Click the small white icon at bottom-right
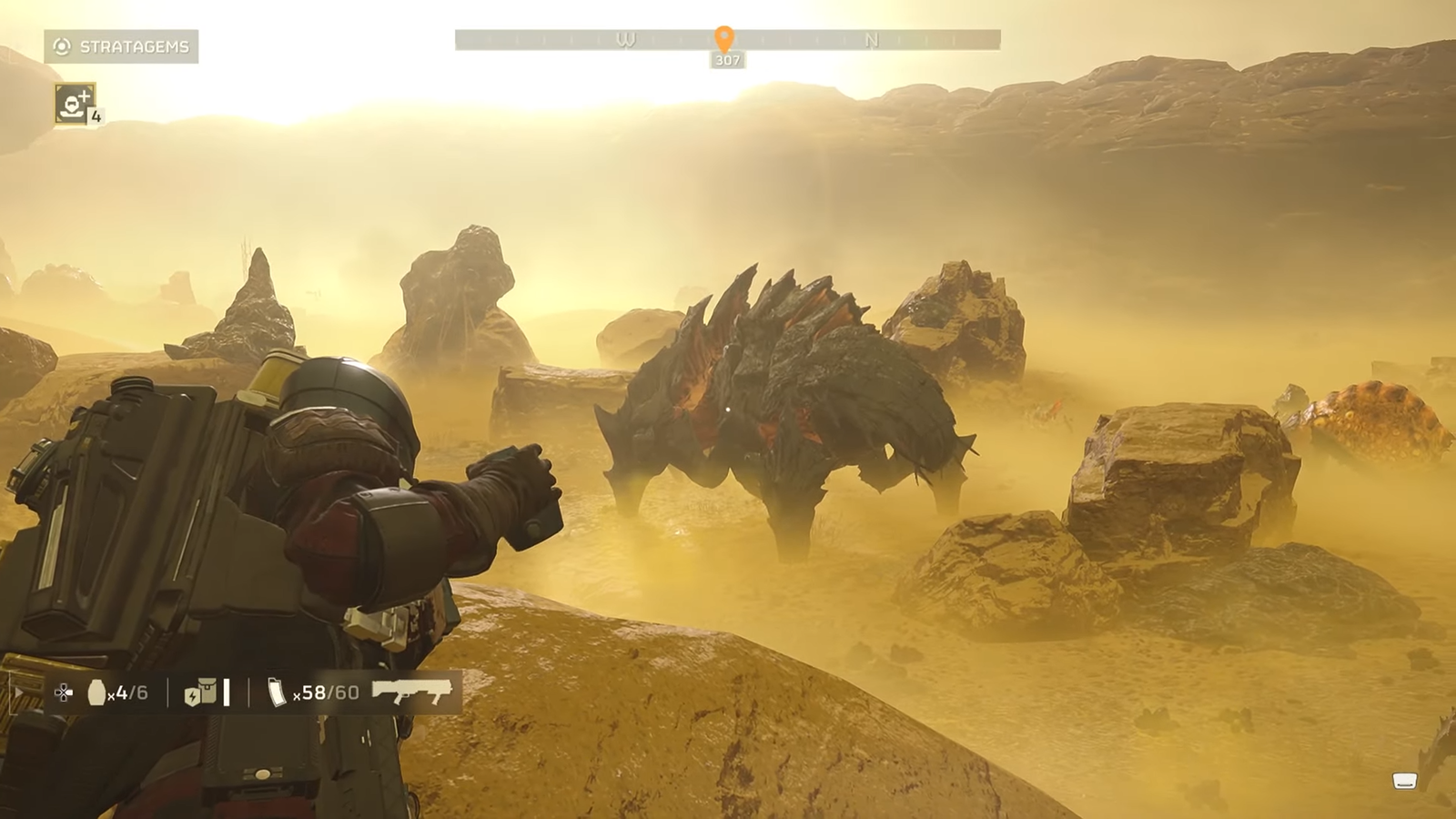1456x819 pixels. [x=1404, y=781]
